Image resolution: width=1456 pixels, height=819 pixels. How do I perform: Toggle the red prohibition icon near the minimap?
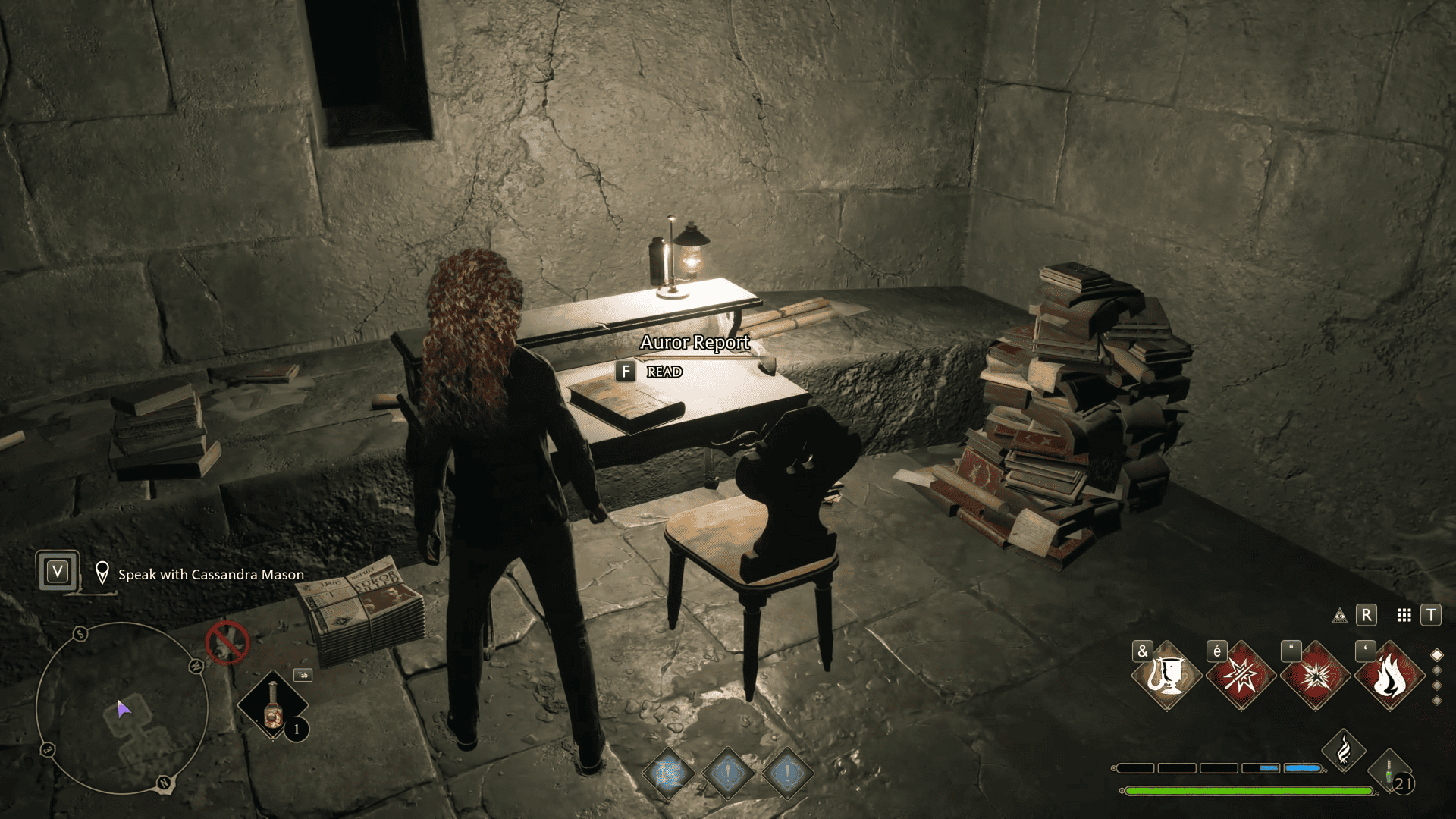click(226, 642)
